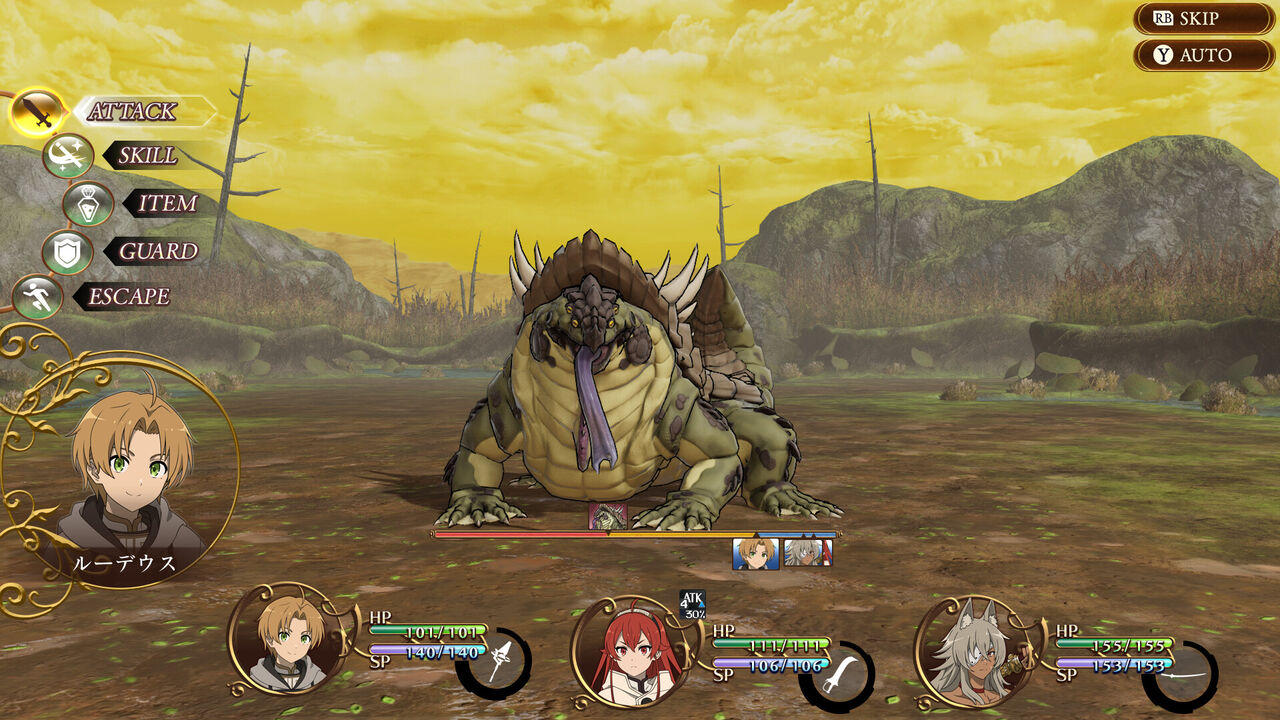The height and width of the screenshot is (720, 1280).
Task: Open the SKILL command list
Action: click(x=146, y=156)
